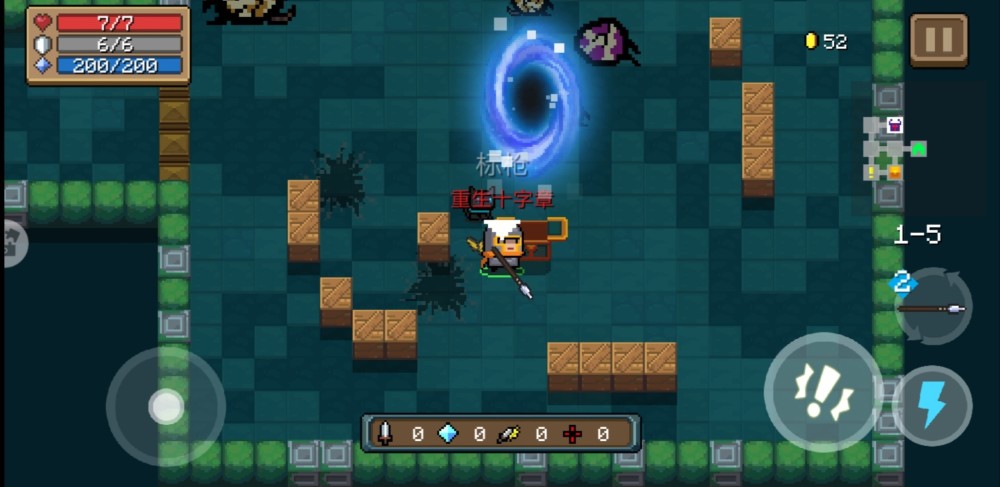Click the materials counter bar
The image size is (1000, 487).
point(500,433)
